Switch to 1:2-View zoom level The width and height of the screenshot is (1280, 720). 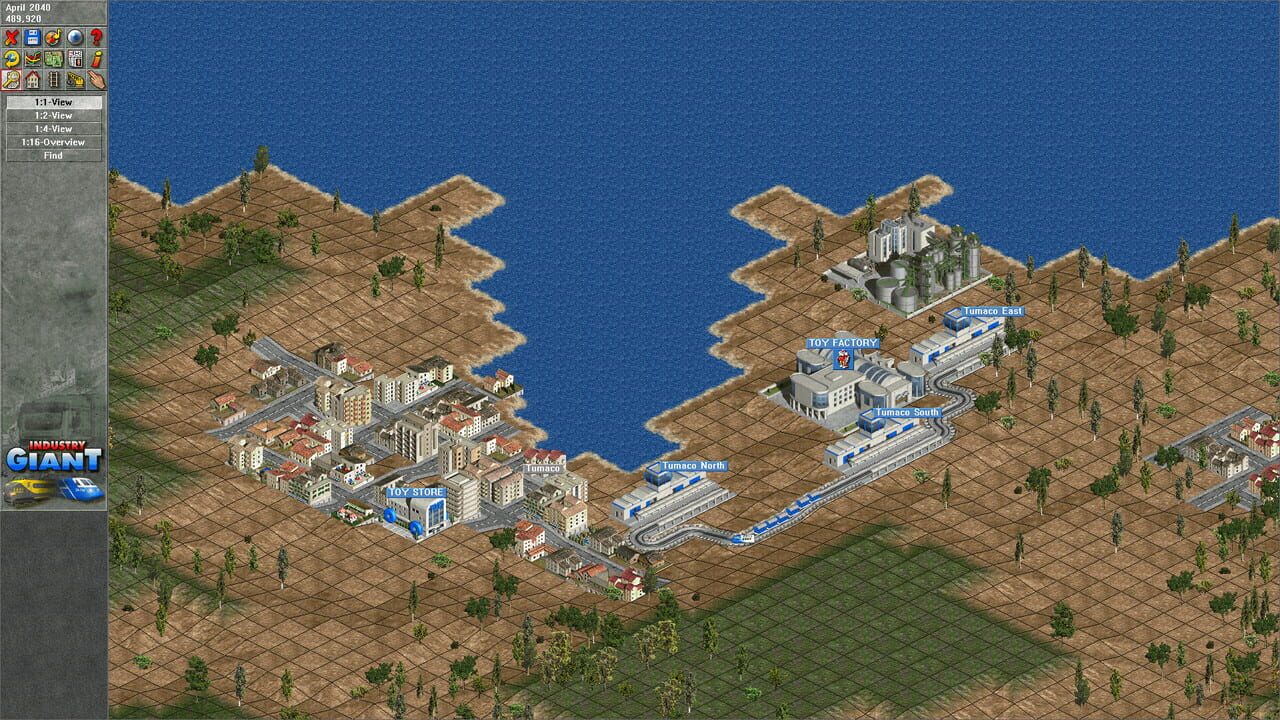(x=54, y=116)
